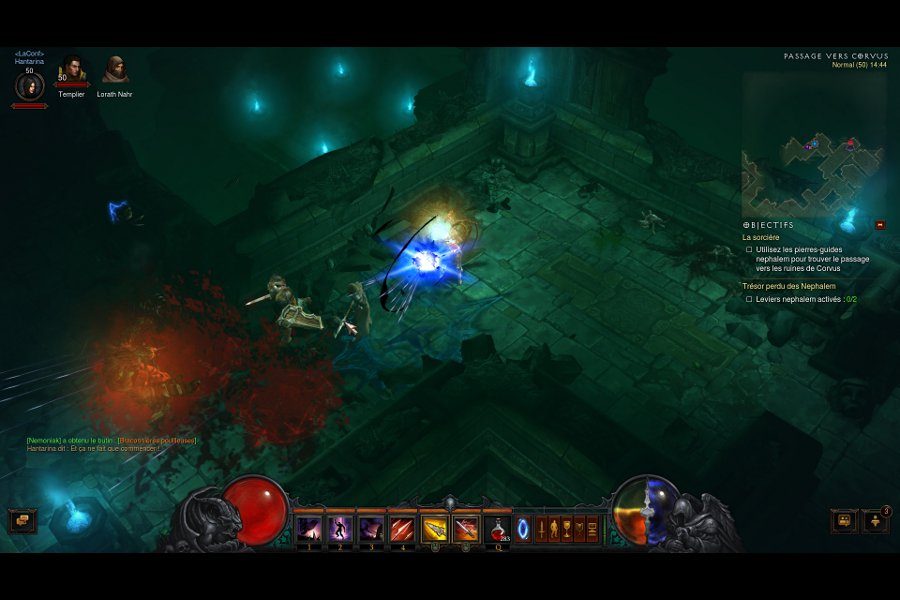Screen dimensions: 900x600
Task: Drink the red health potion
Action: click(x=497, y=528)
